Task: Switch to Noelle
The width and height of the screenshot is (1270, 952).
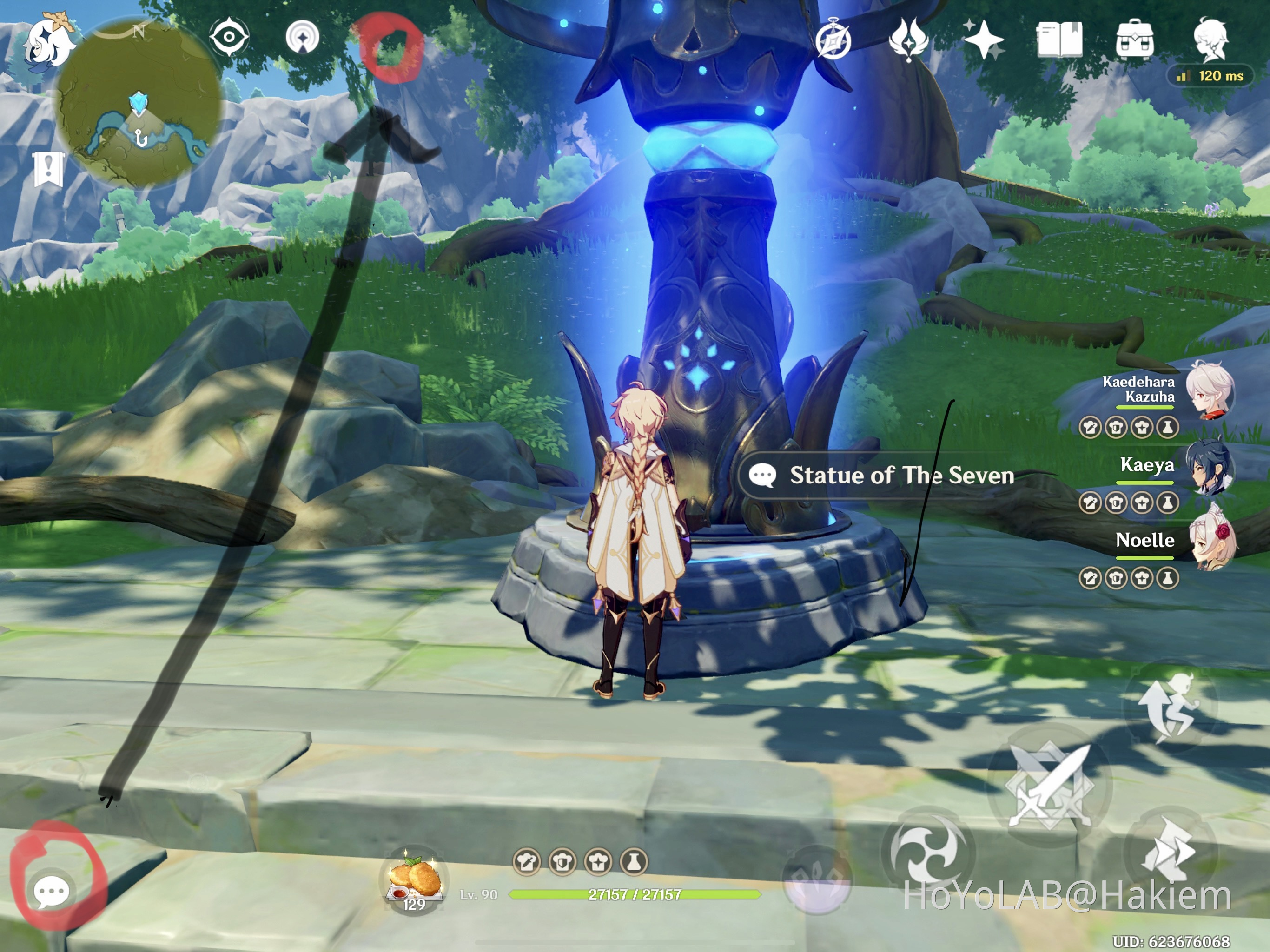Action: pyautogui.click(x=1211, y=541)
